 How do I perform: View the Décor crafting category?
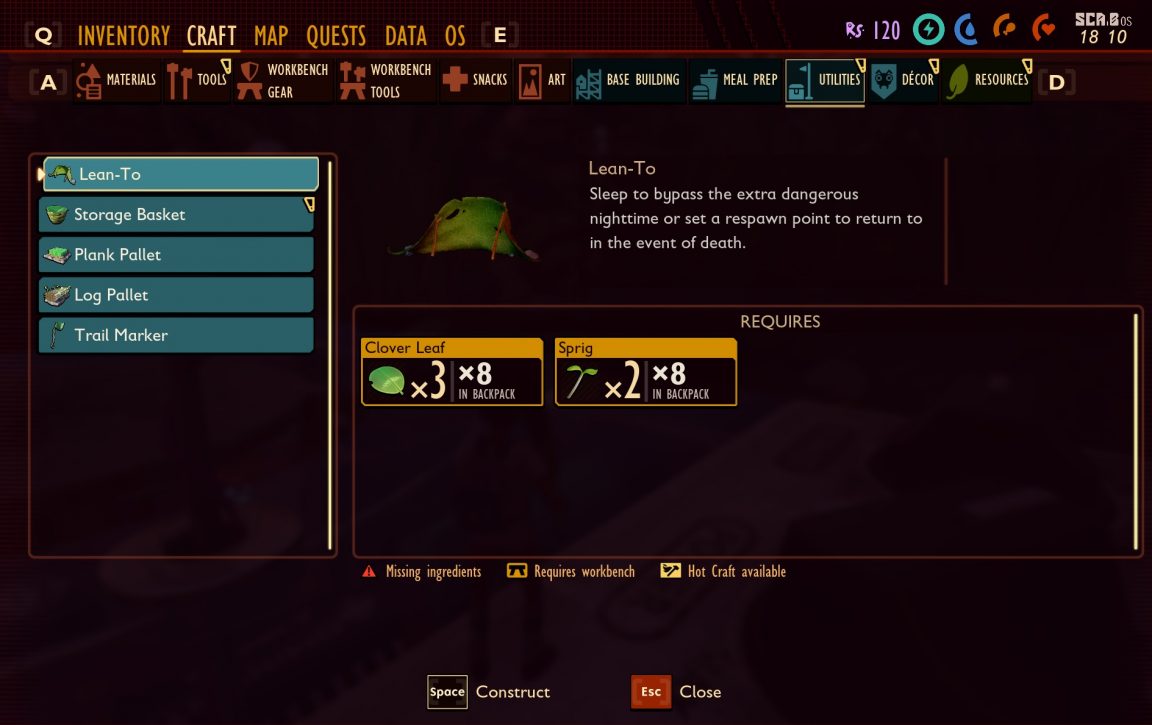[903, 80]
